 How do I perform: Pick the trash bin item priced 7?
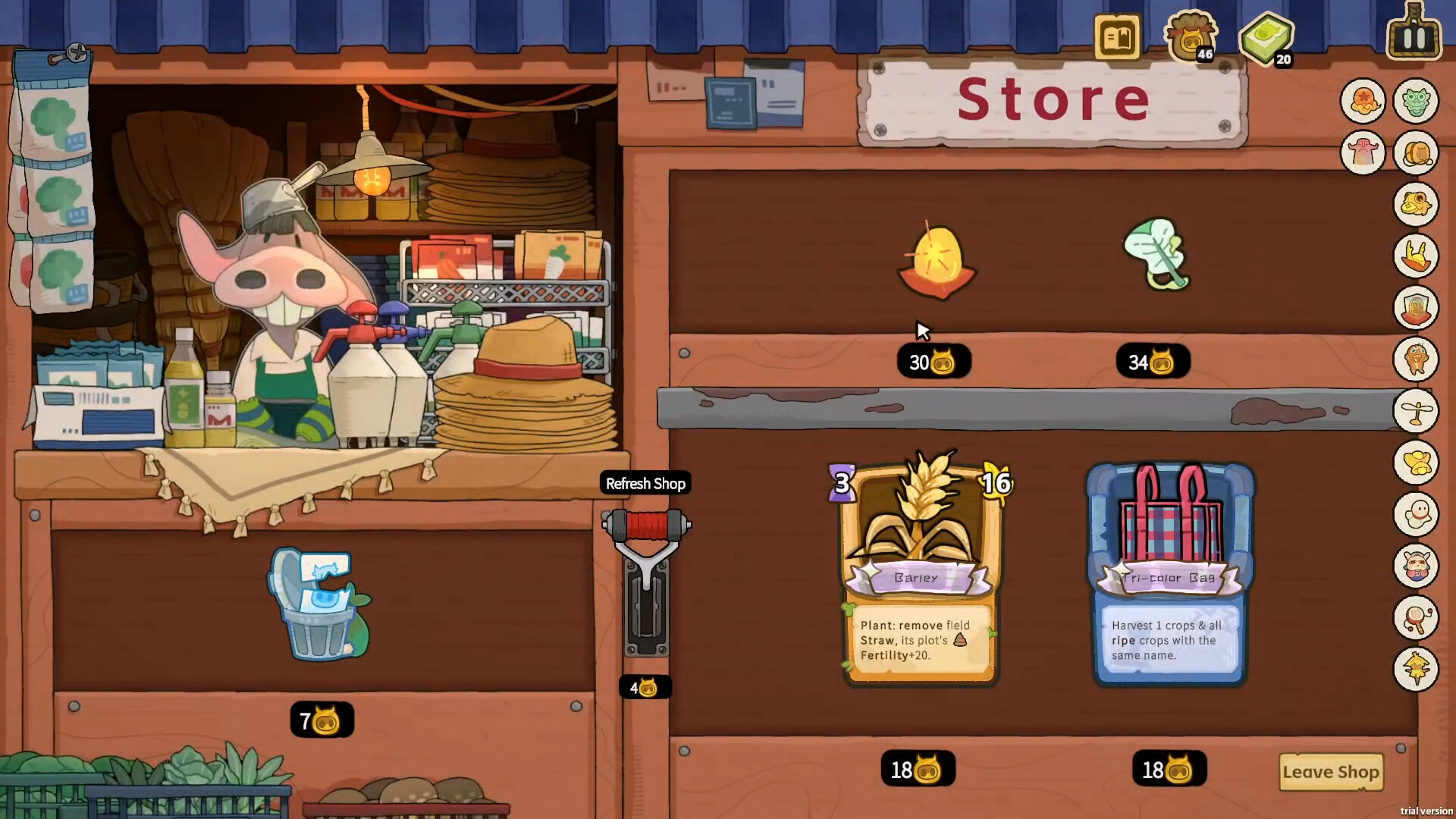pos(320,603)
